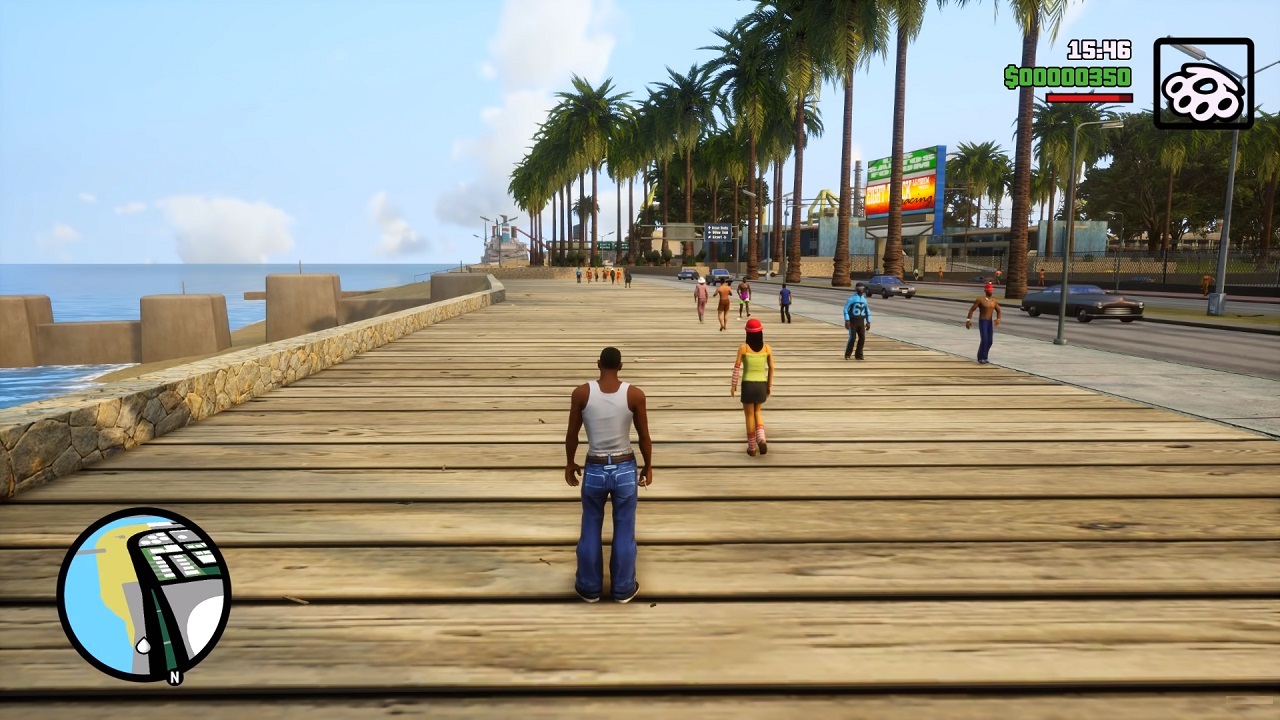The image size is (1280, 720).
Task: Select the brass knuckles weapon icon
Action: coord(1203,84)
